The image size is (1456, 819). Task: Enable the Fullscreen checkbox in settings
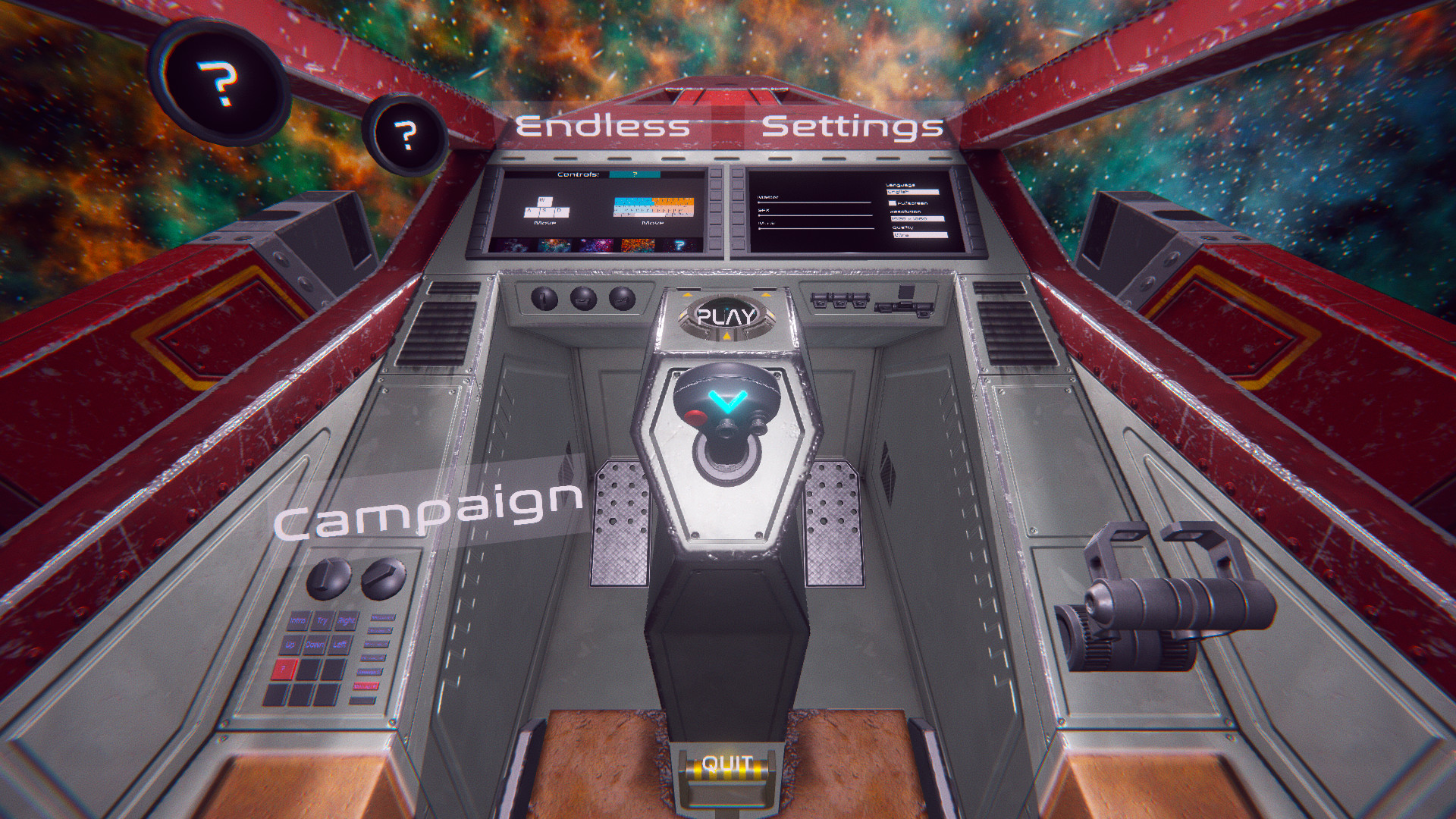892,203
